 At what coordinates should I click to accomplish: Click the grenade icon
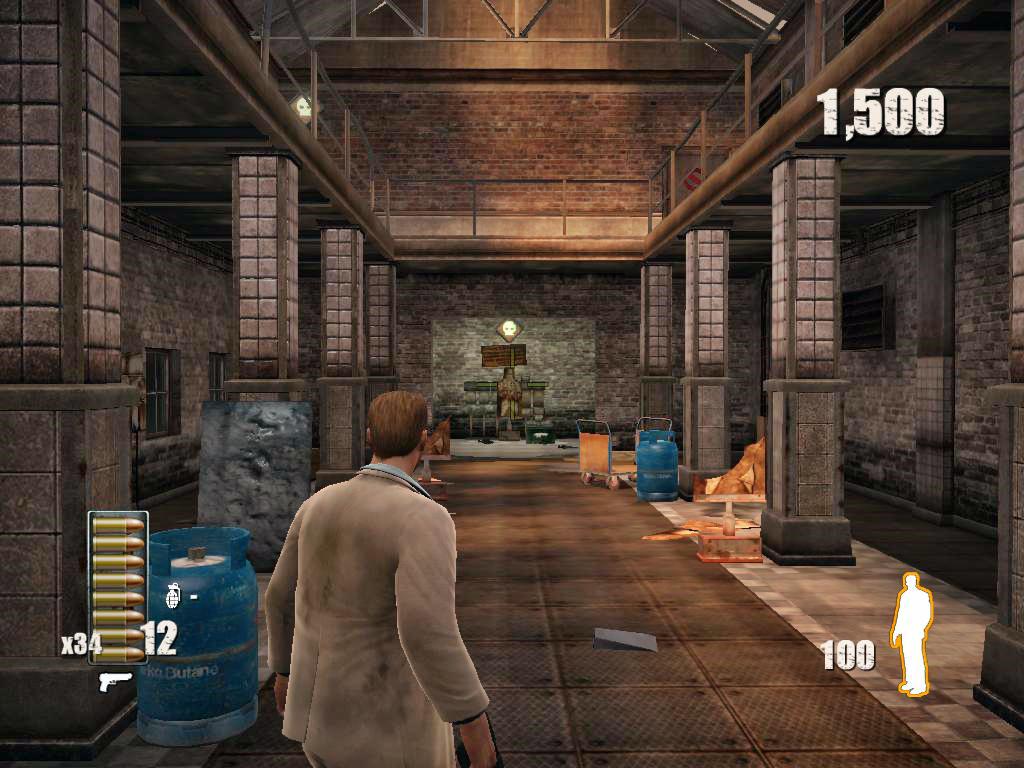click(172, 596)
